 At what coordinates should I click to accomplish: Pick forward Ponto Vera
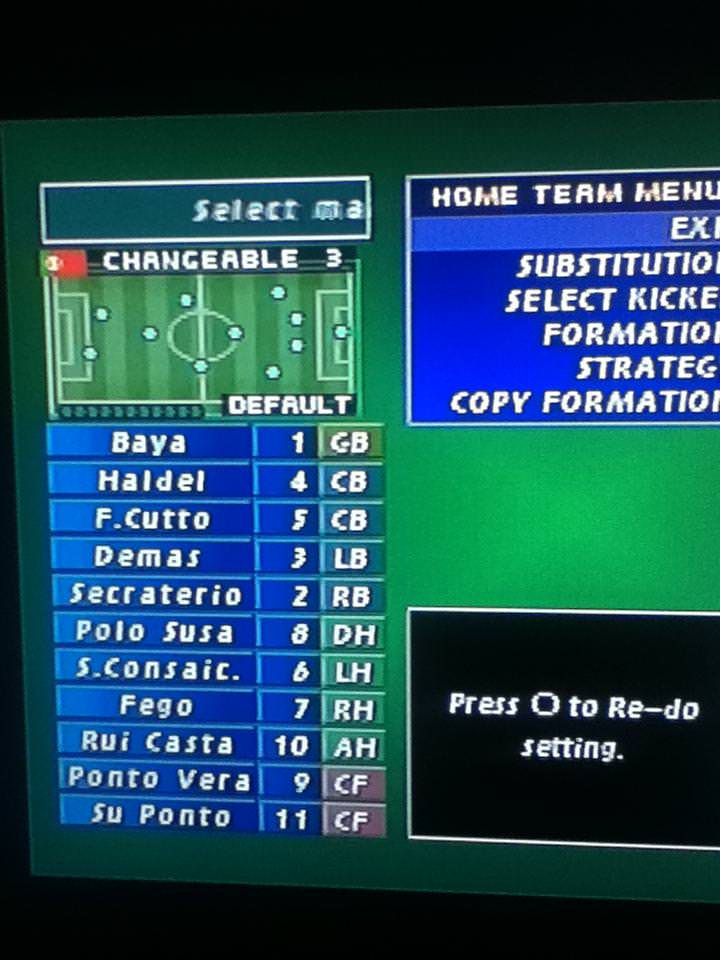coord(158,779)
